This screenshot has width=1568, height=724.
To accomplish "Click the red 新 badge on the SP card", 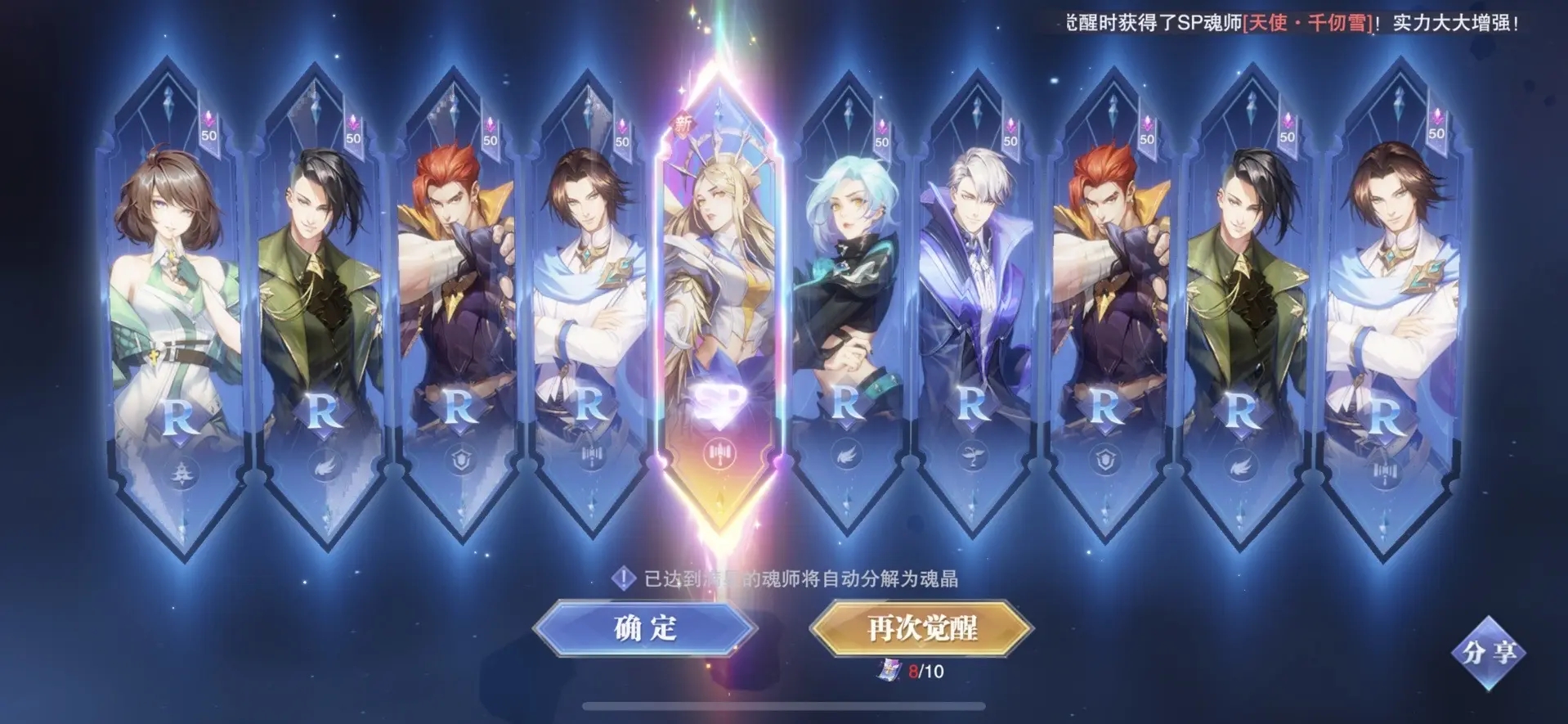I will (x=685, y=124).
